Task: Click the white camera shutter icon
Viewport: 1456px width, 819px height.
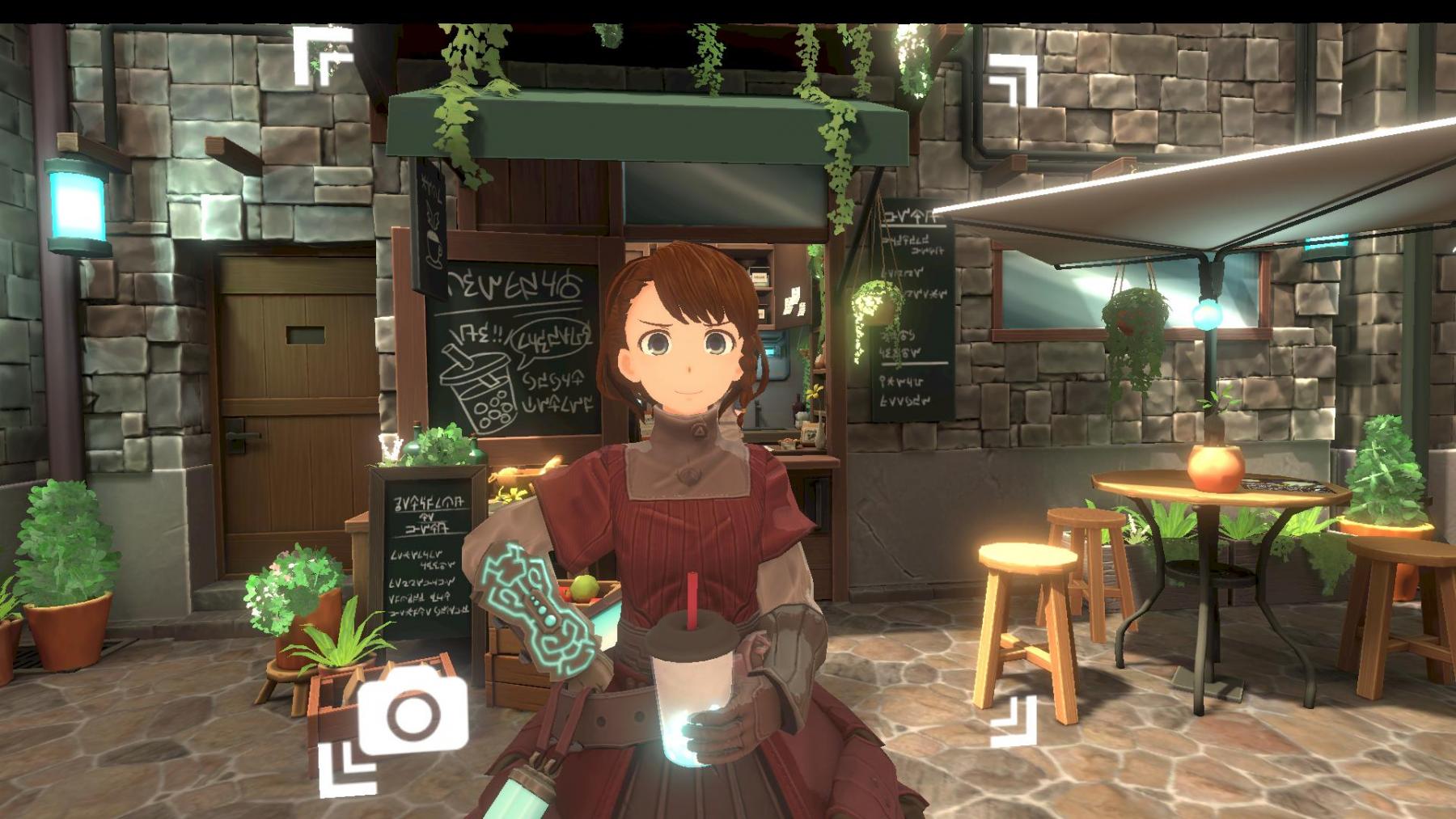Action: tap(413, 713)
